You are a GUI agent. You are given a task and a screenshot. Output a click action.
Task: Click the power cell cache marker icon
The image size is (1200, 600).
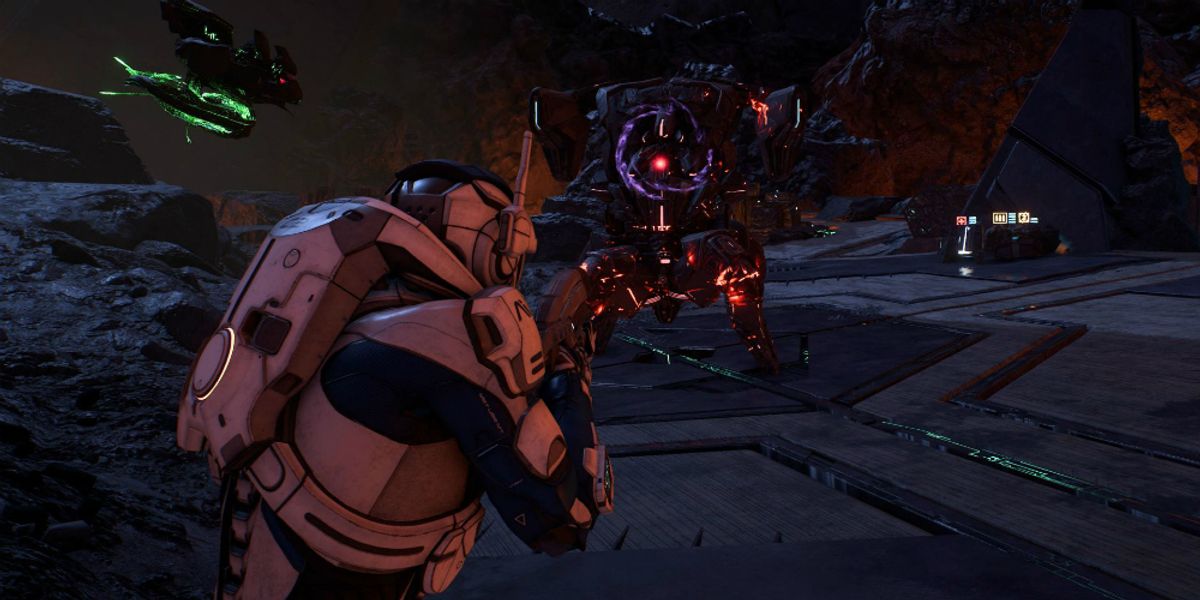click(x=1025, y=218)
